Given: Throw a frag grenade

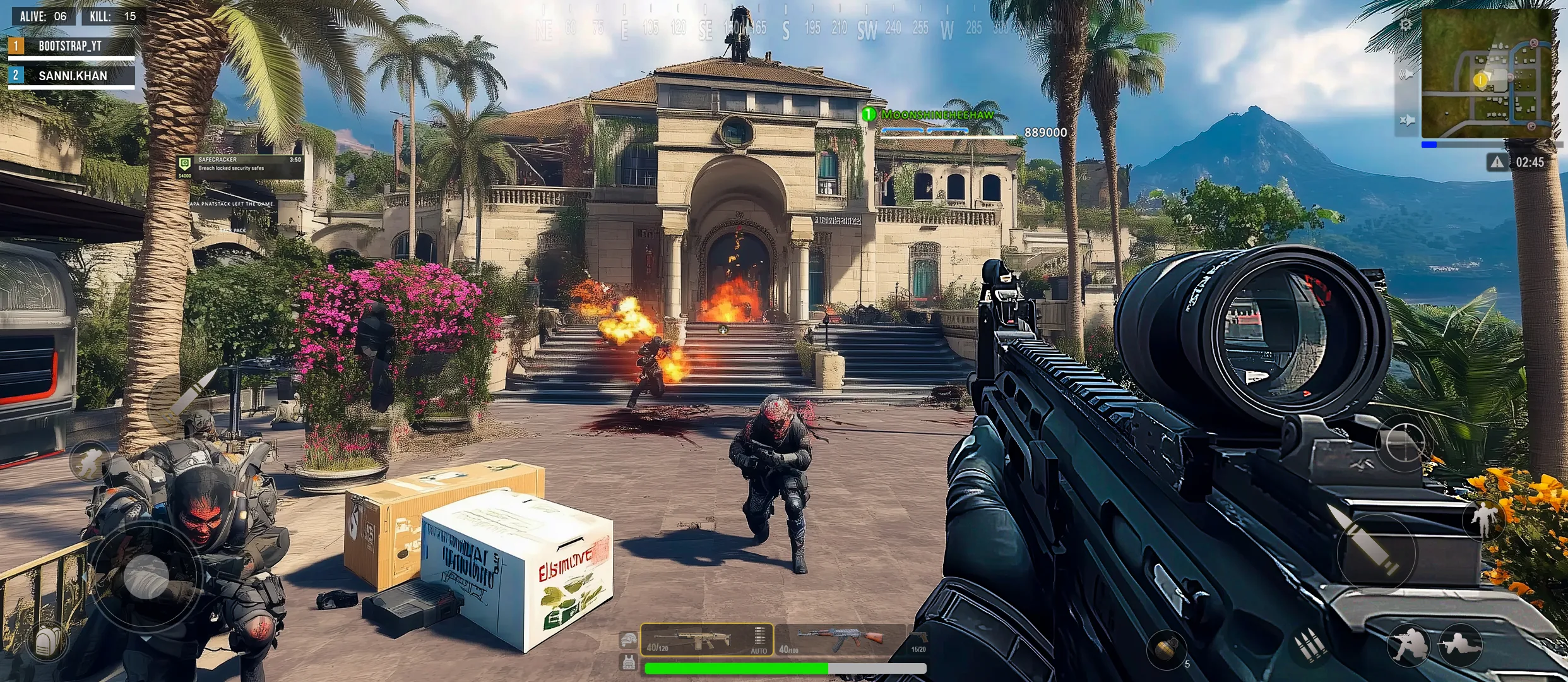Looking at the screenshot, I should pos(1166,649).
